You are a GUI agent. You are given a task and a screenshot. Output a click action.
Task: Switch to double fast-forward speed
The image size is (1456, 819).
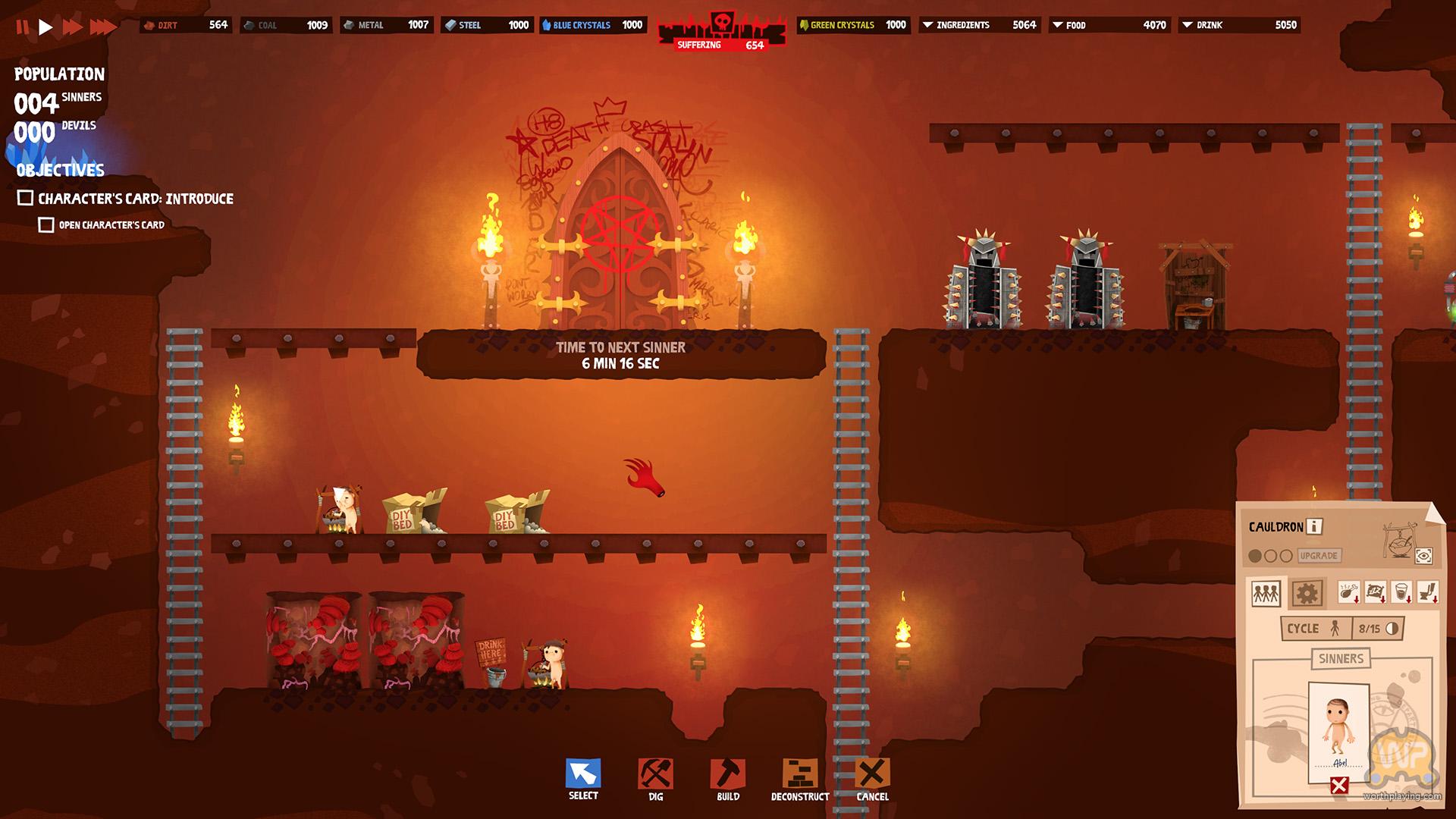click(73, 27)
